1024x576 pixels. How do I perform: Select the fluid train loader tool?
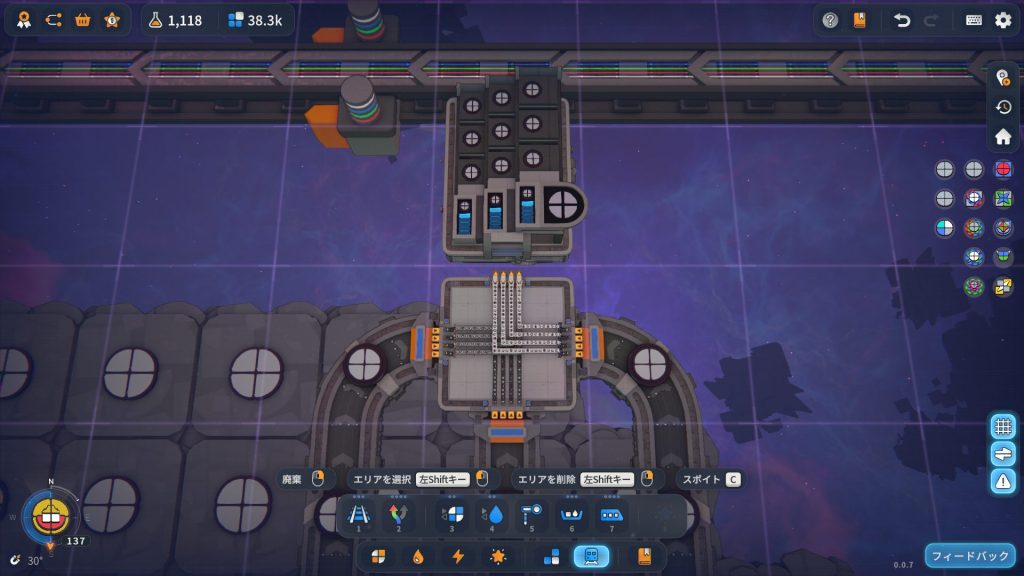click(492, 515)
